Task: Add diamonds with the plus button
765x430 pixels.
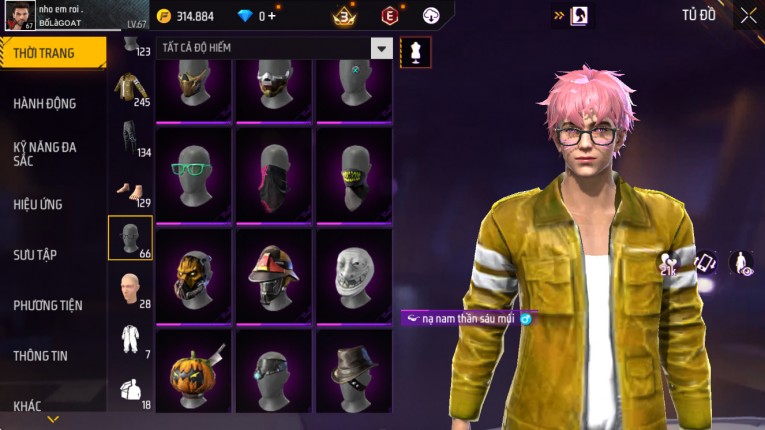Action: click(x=273, y=16)
